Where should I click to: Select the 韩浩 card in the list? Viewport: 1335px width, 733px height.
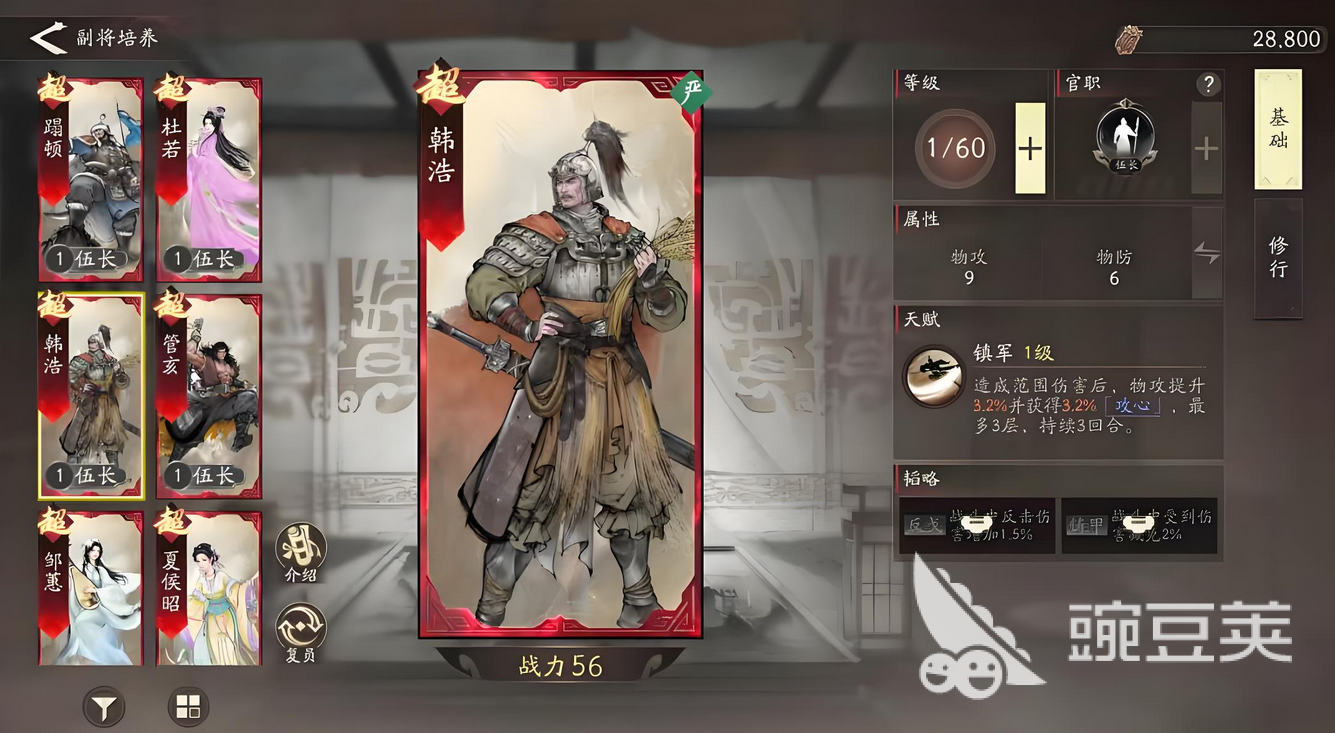90,395
